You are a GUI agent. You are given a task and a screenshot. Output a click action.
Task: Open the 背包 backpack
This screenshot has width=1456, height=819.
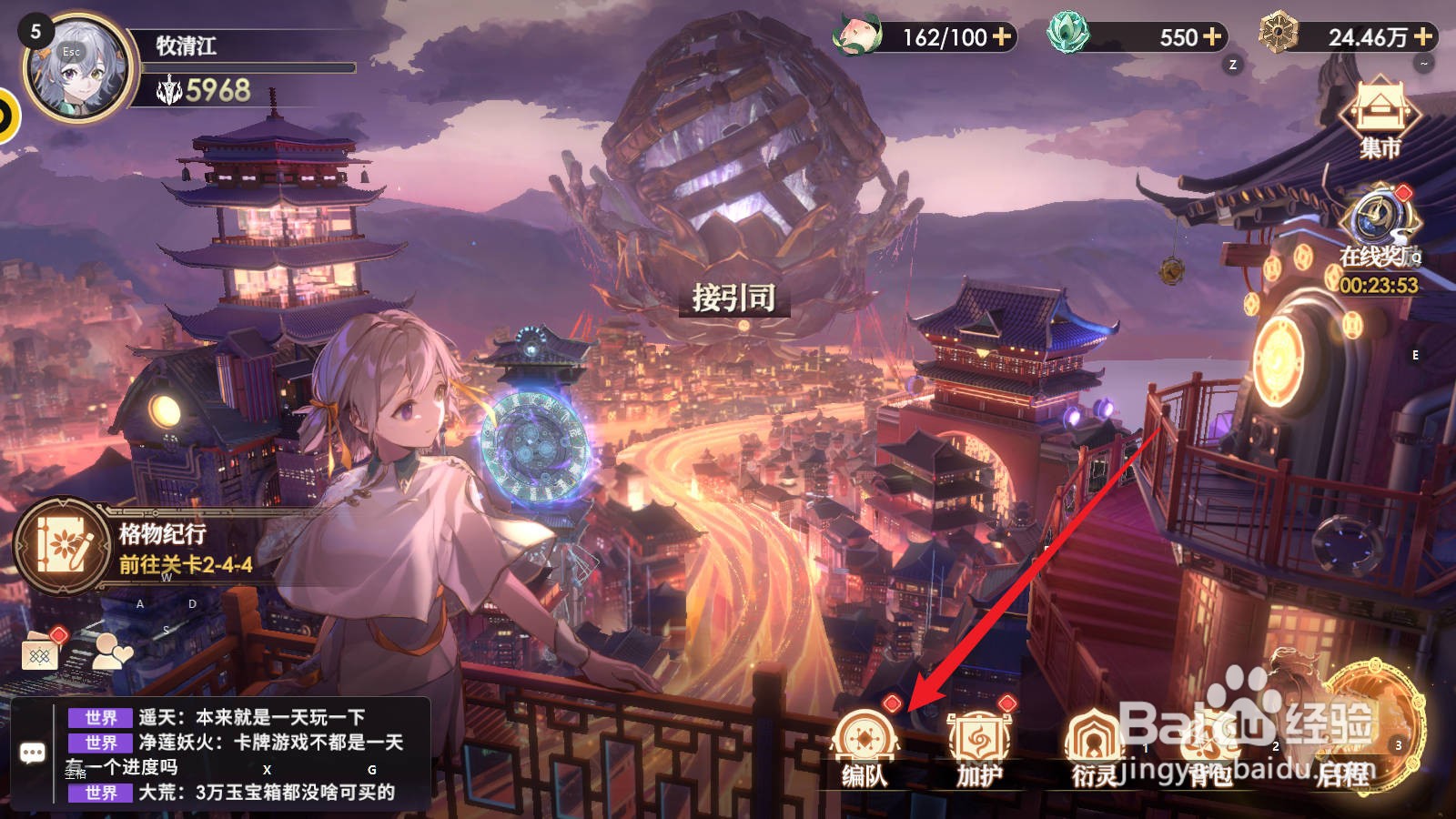coord(1208,748)
